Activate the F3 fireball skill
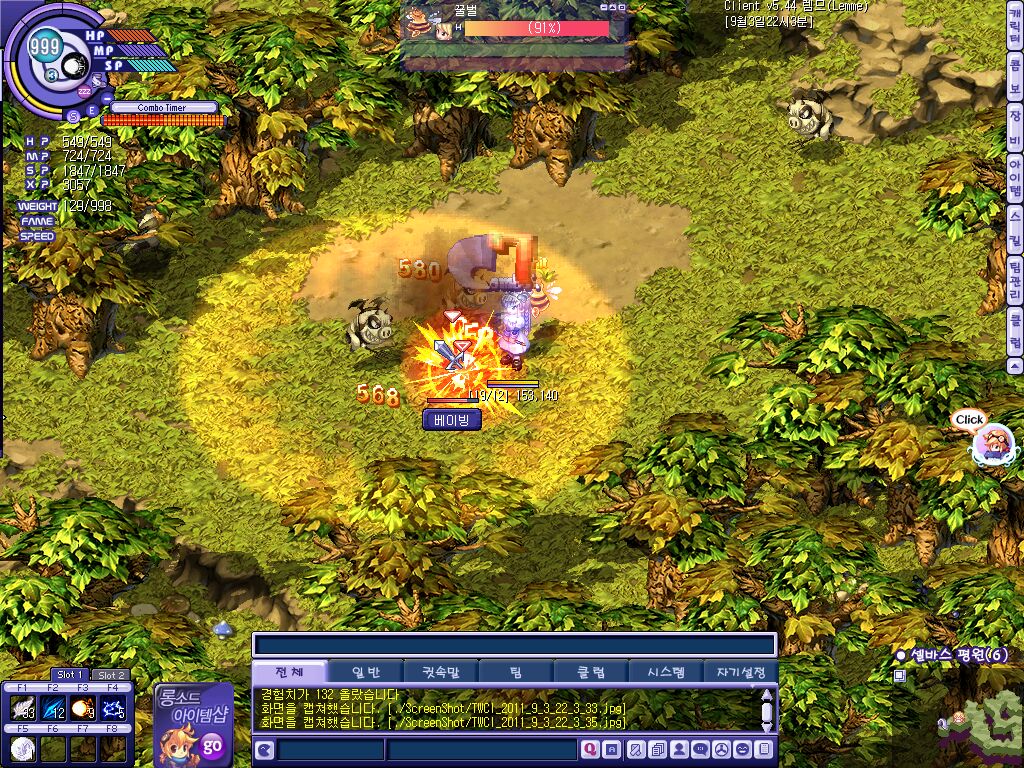The image size is (1024, 768). (x=83, y=708)
